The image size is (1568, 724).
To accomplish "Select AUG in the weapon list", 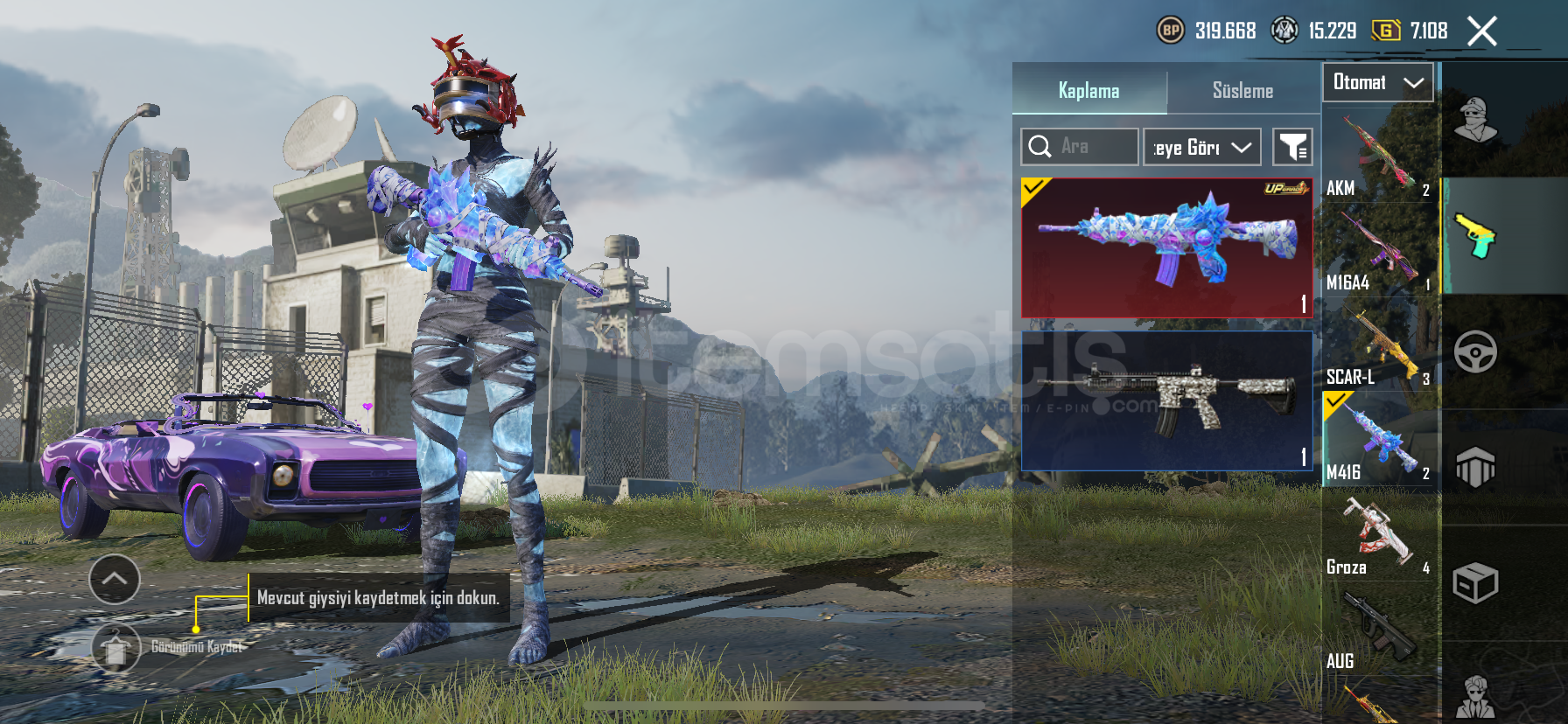I will [x=1379, y=630].
